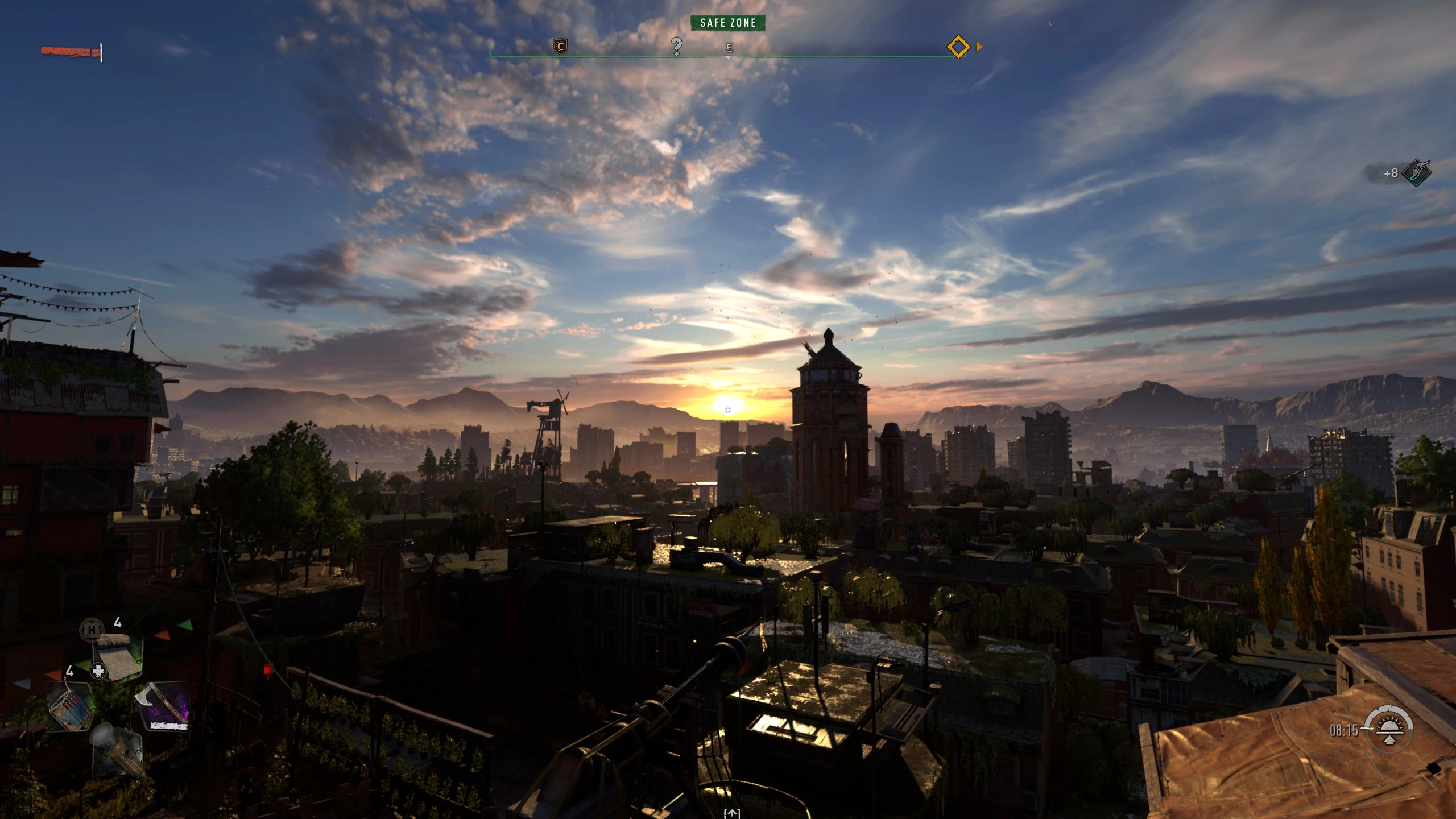
Task: Select the equipped axe weapon icon
Action: coord(162,704)
